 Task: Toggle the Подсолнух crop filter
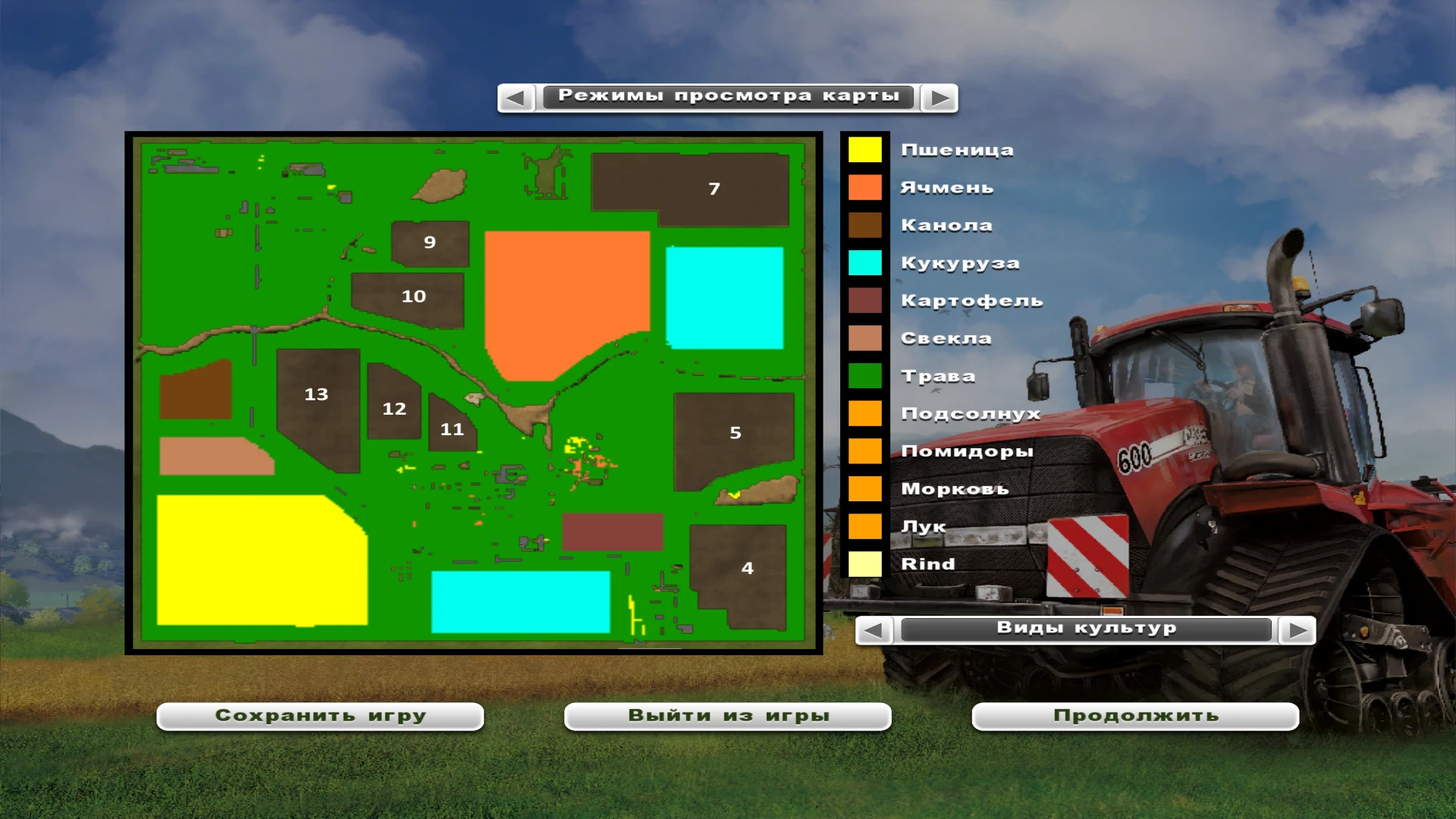point(864,413)
